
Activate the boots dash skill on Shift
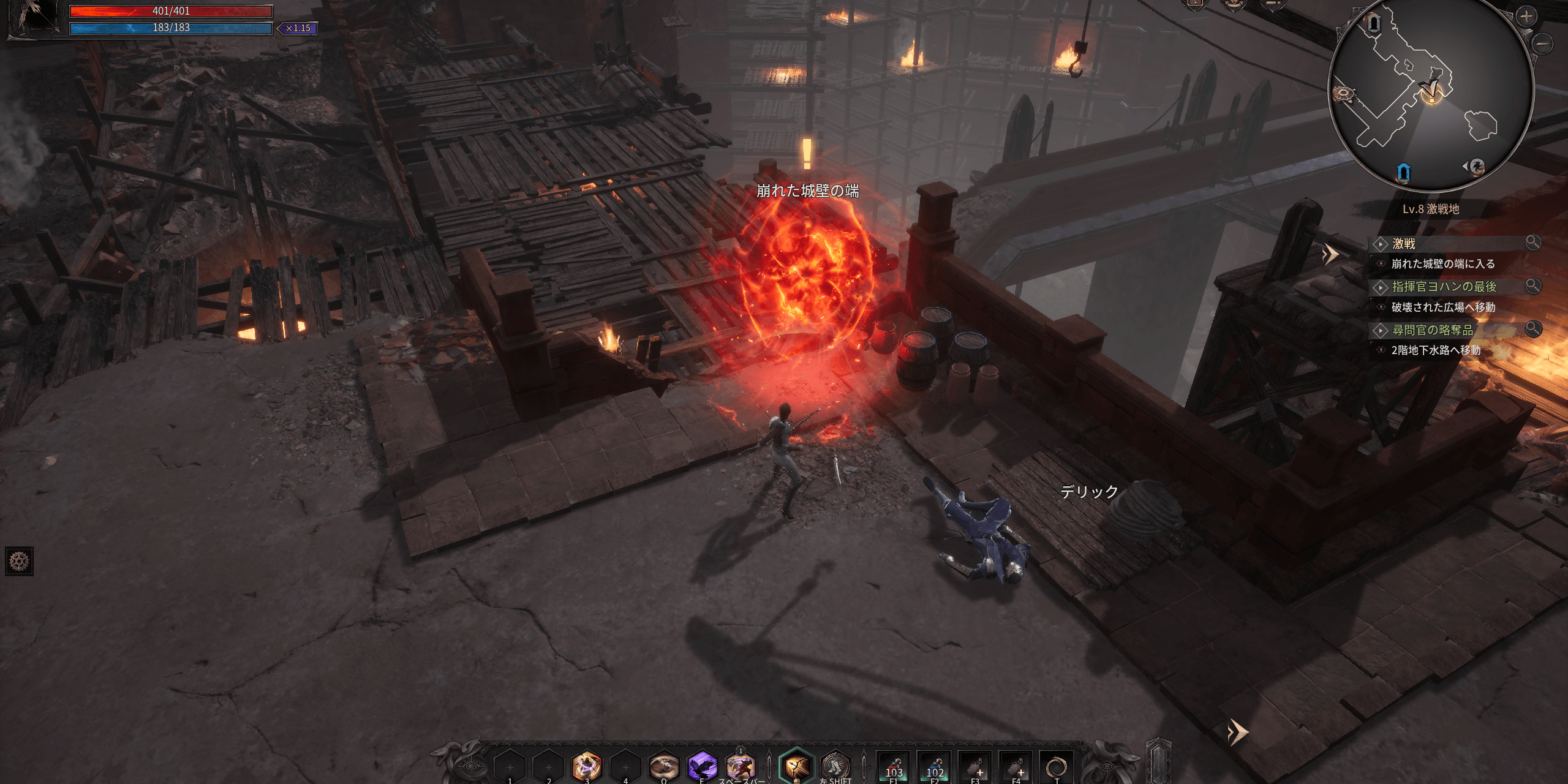coord(835,766)
